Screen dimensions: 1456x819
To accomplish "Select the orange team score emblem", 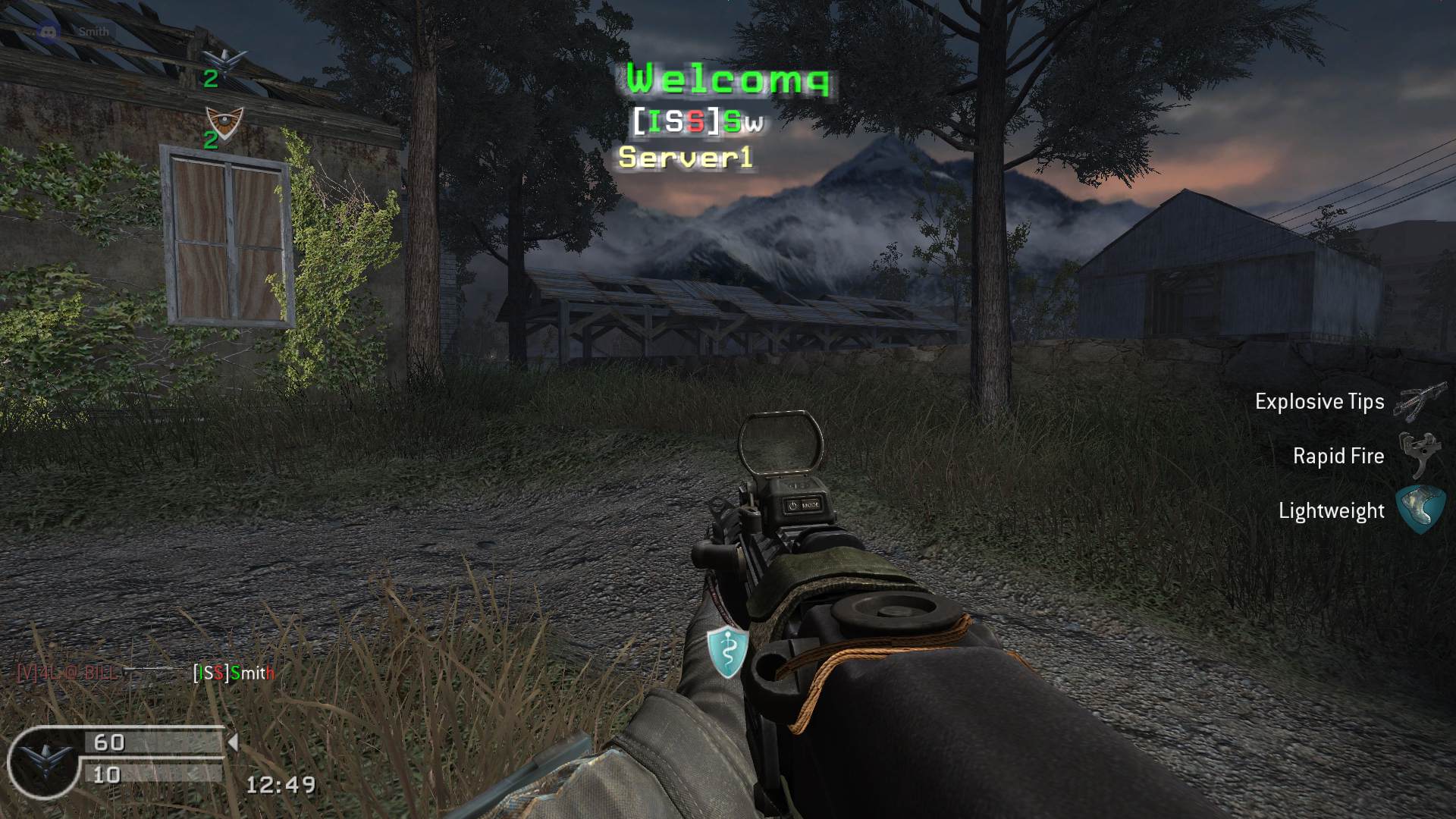I will click(x=224, y=120).
